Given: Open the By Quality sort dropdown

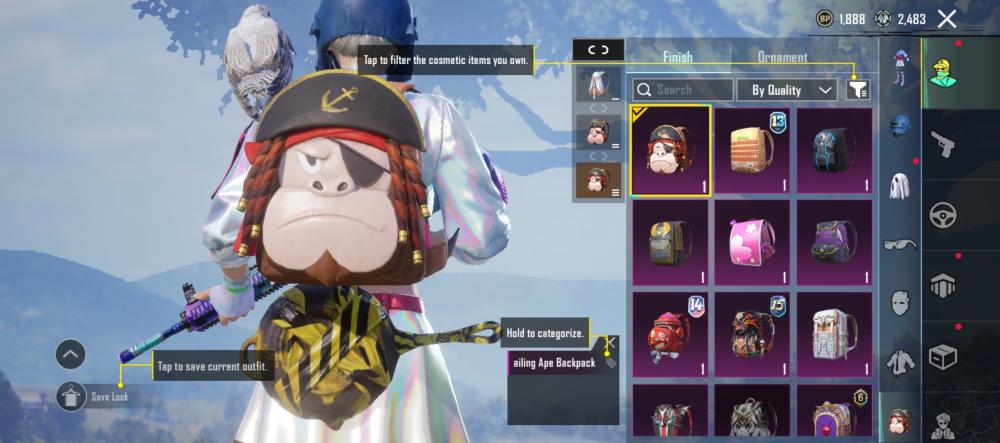Looking at the screenshot, I should [x=787, y=90].
